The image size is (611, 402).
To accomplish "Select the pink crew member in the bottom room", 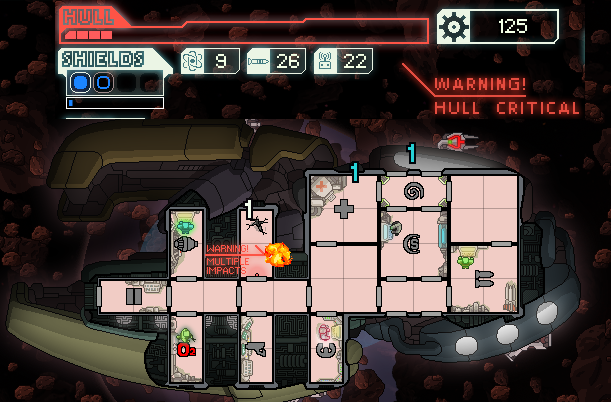I will 325,331.
